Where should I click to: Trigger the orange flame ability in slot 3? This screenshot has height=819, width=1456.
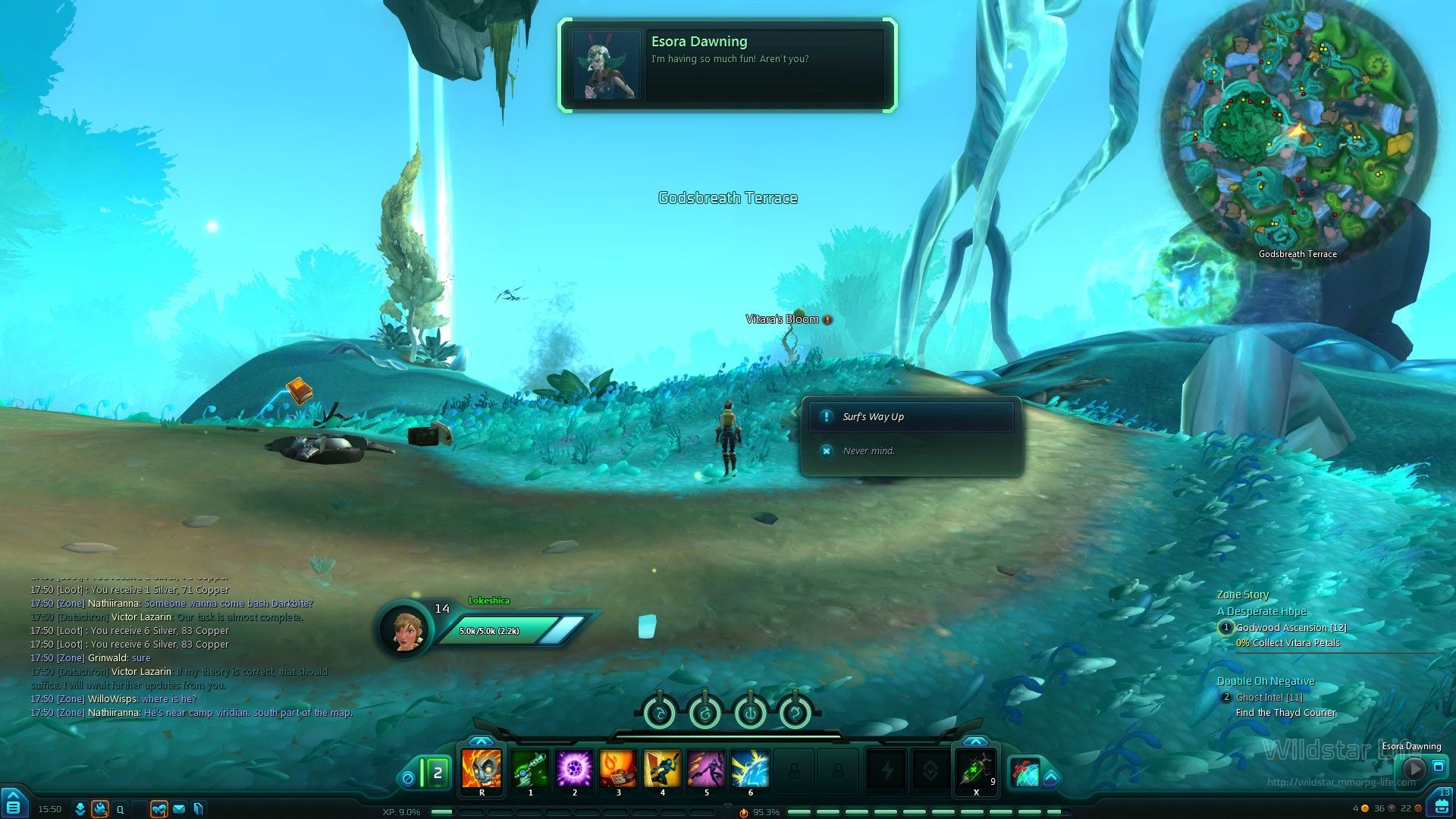(x=618, y=769)
